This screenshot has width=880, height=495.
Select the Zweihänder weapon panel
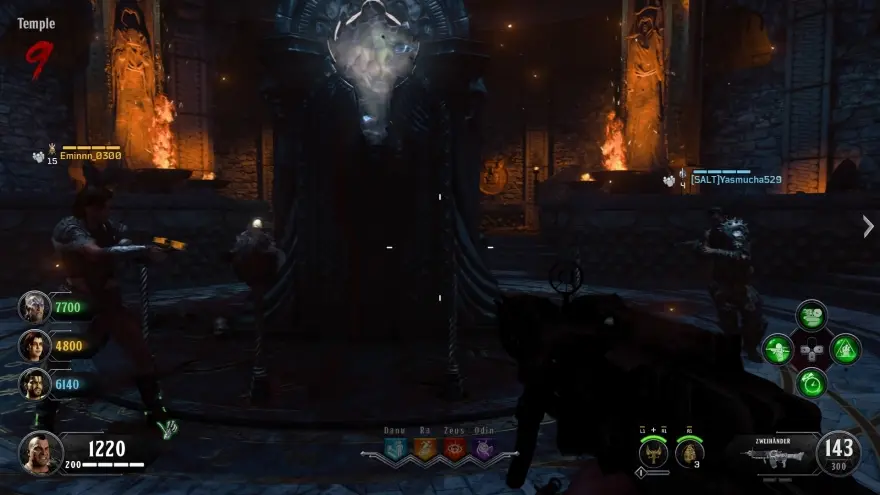pos(770,453)
